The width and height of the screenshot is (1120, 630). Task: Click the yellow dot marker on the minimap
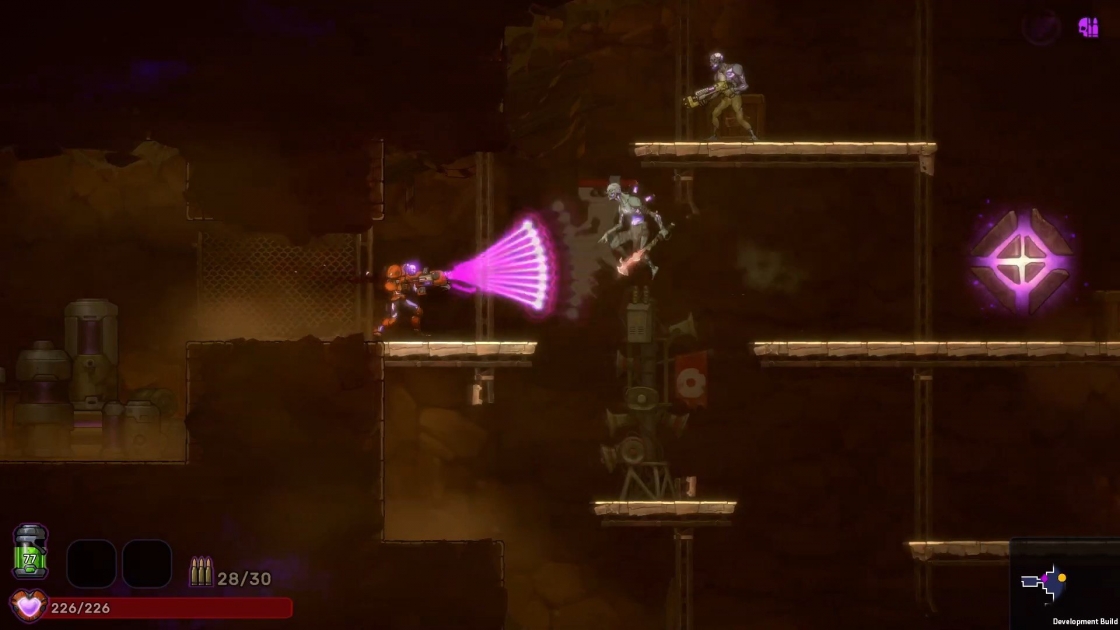(x=1062, y=577)
